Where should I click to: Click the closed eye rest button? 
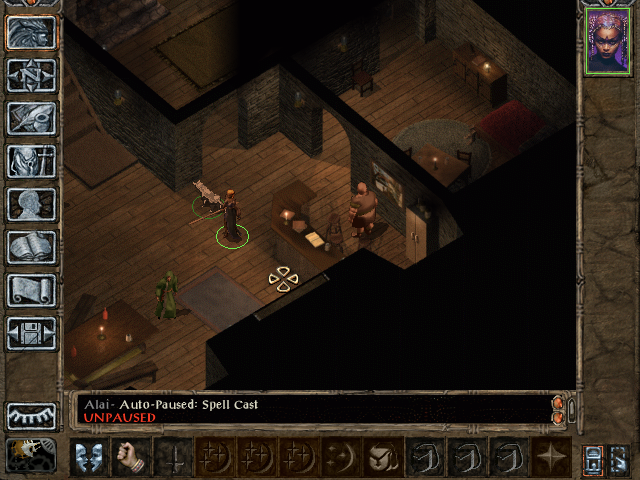[31, 415]
